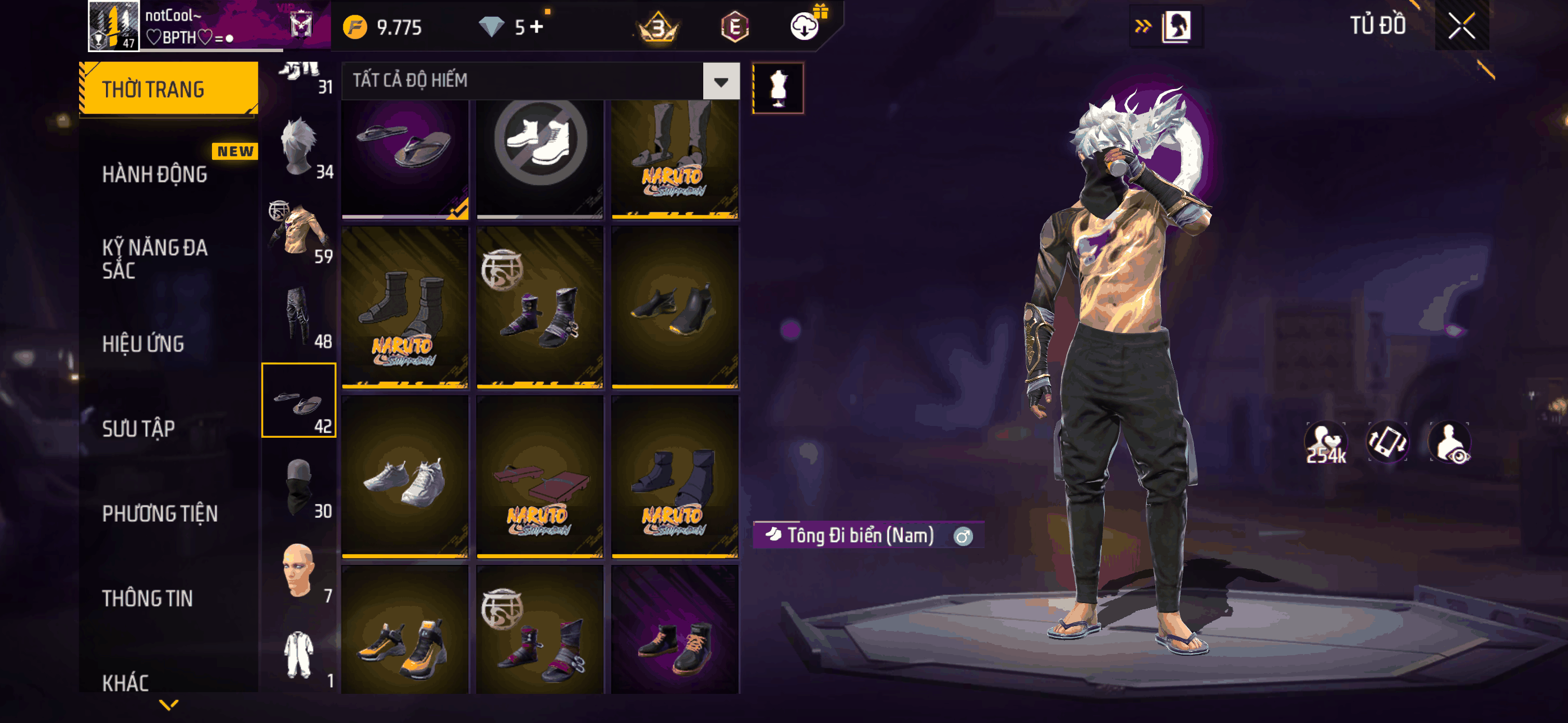Open the Sưu Tập section
This screenshot has height=723, width=1568.
point(138,428)
